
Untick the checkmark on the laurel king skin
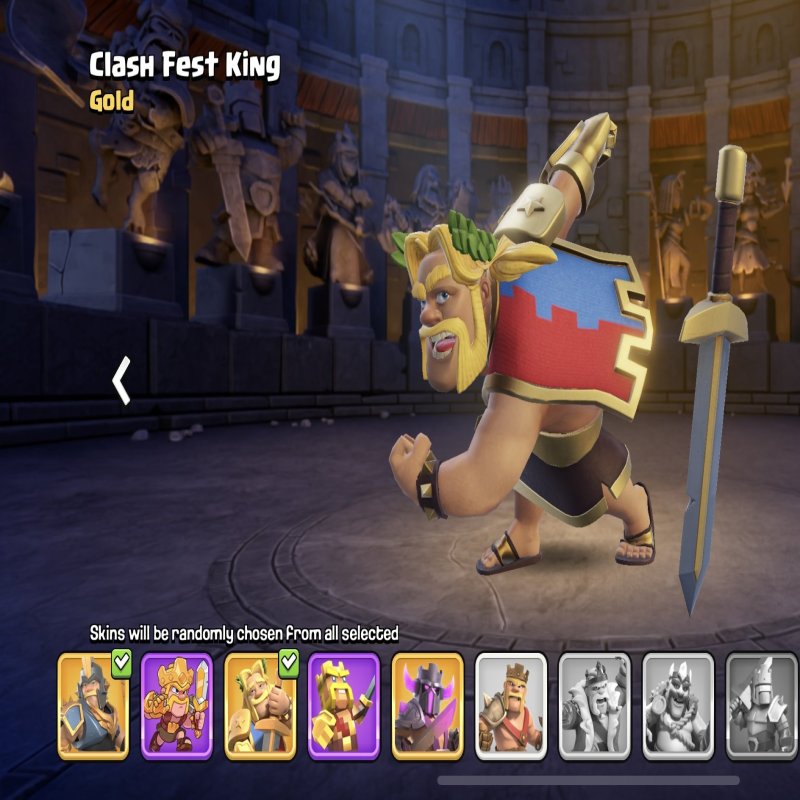pyautogui.click(x=290, y=663)
